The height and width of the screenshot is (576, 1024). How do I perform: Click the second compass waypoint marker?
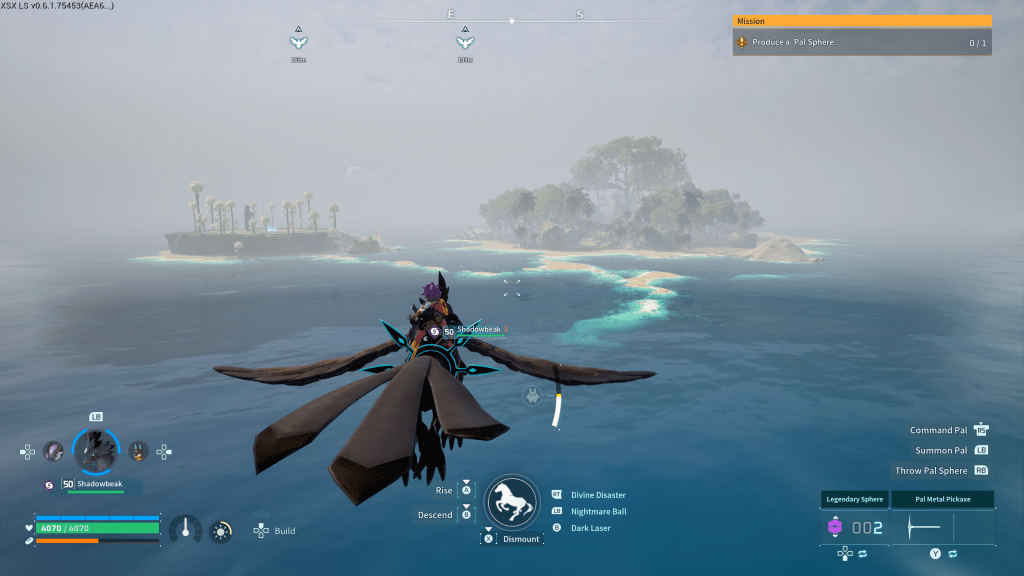pyautogui.click(x=464, y=42)
